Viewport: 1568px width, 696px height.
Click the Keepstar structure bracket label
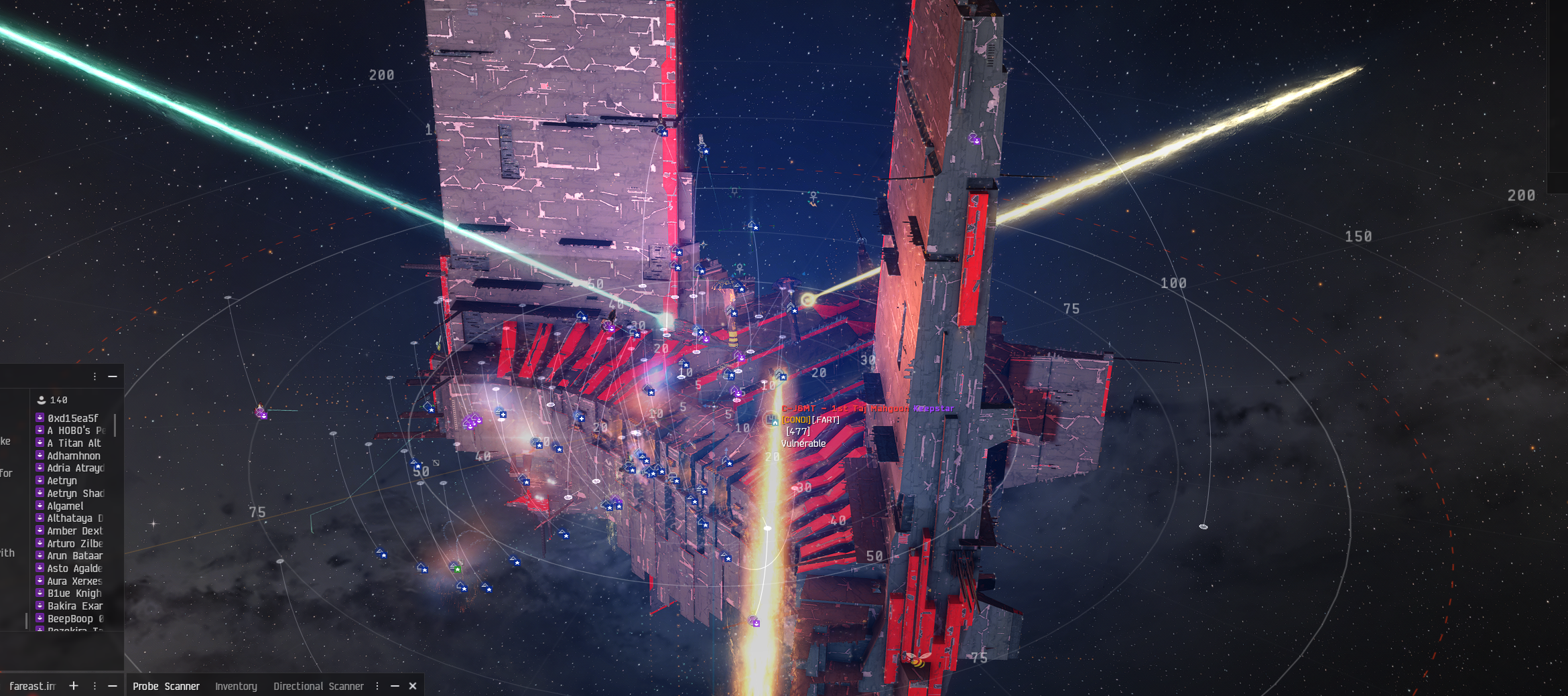[x=867, y=408]
